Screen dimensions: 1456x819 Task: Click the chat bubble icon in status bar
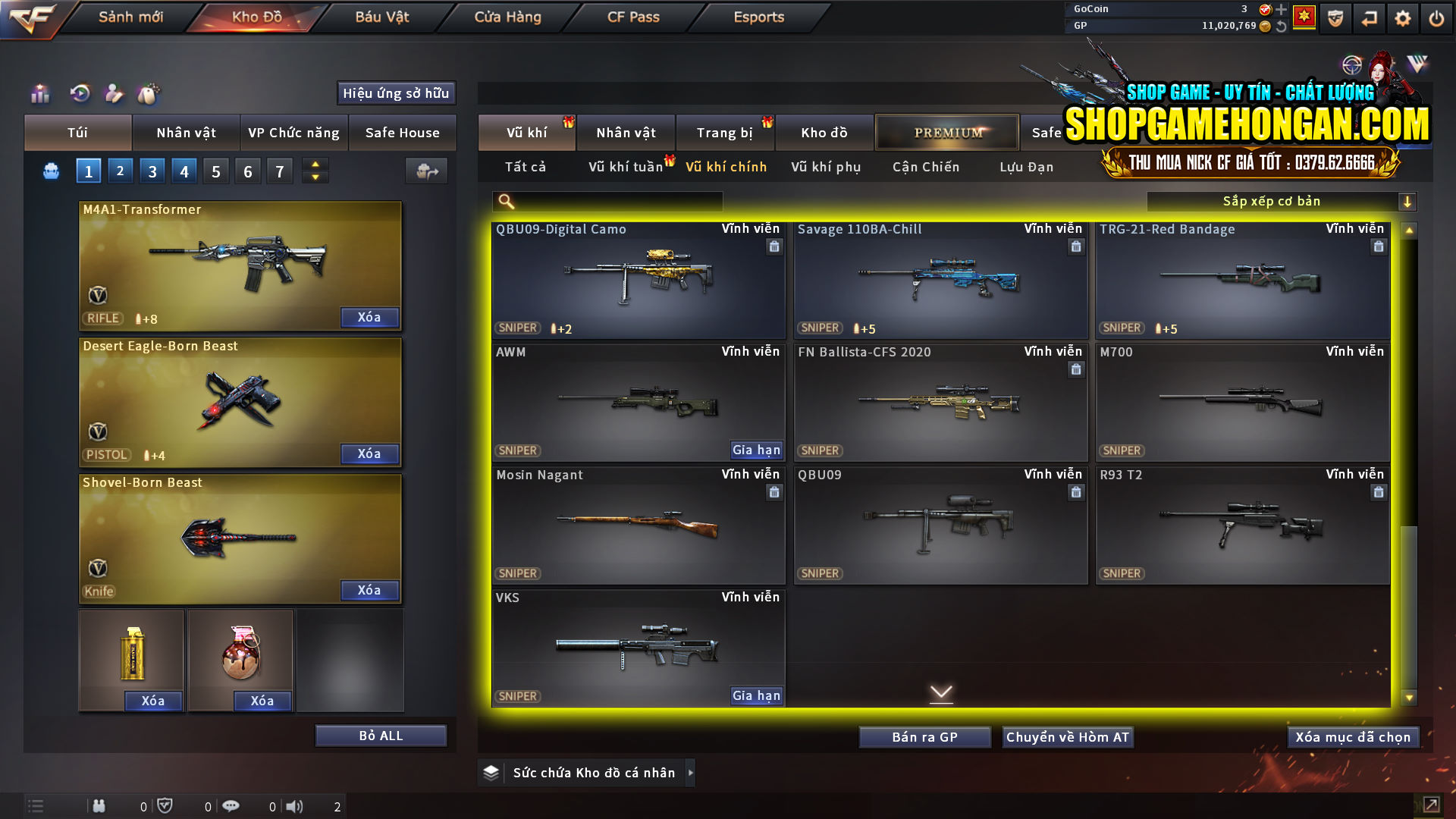pyautogui.click(x=231, y=806)
